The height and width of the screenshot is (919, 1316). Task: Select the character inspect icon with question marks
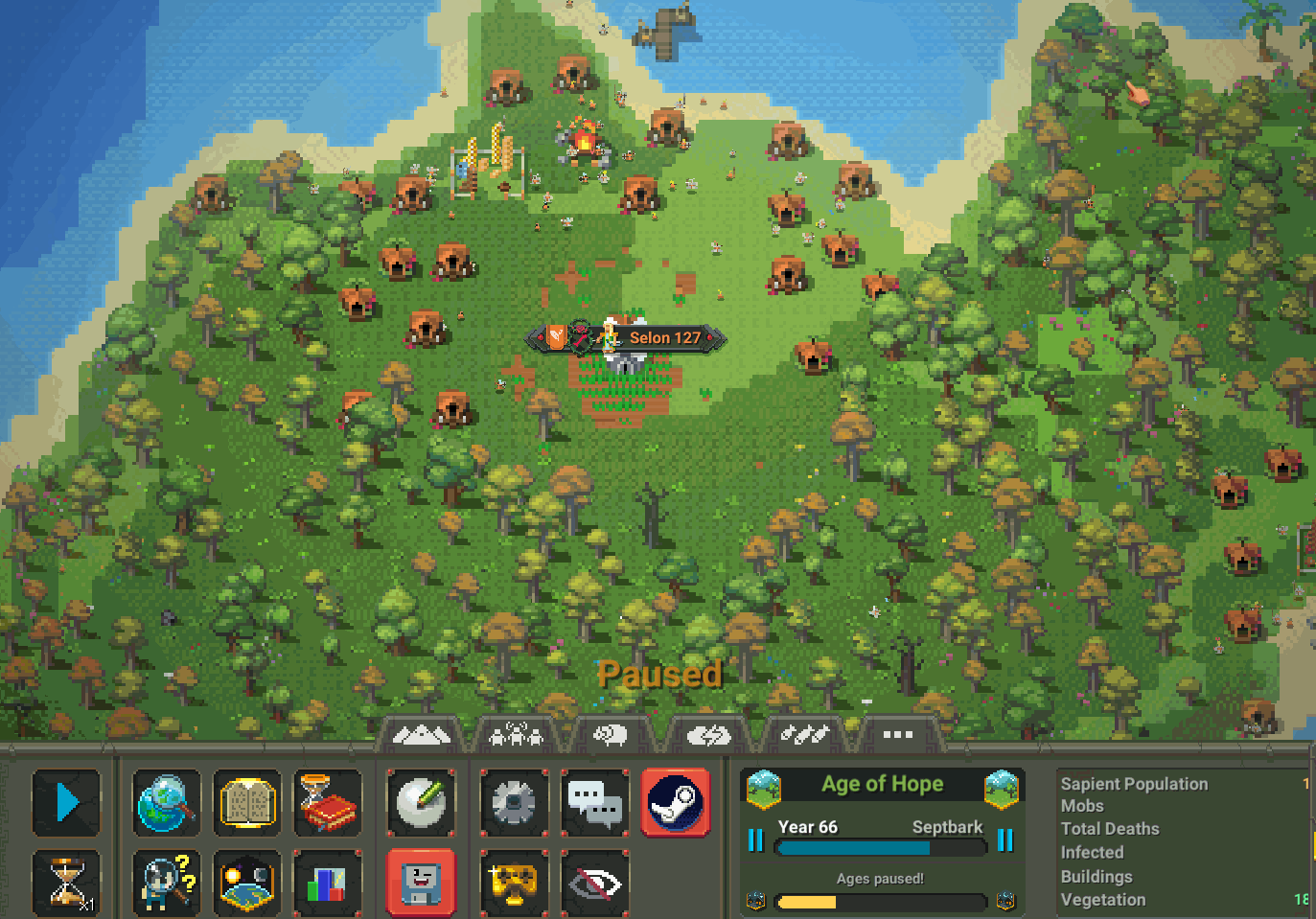pyautogui.click(x=167, y=883)
